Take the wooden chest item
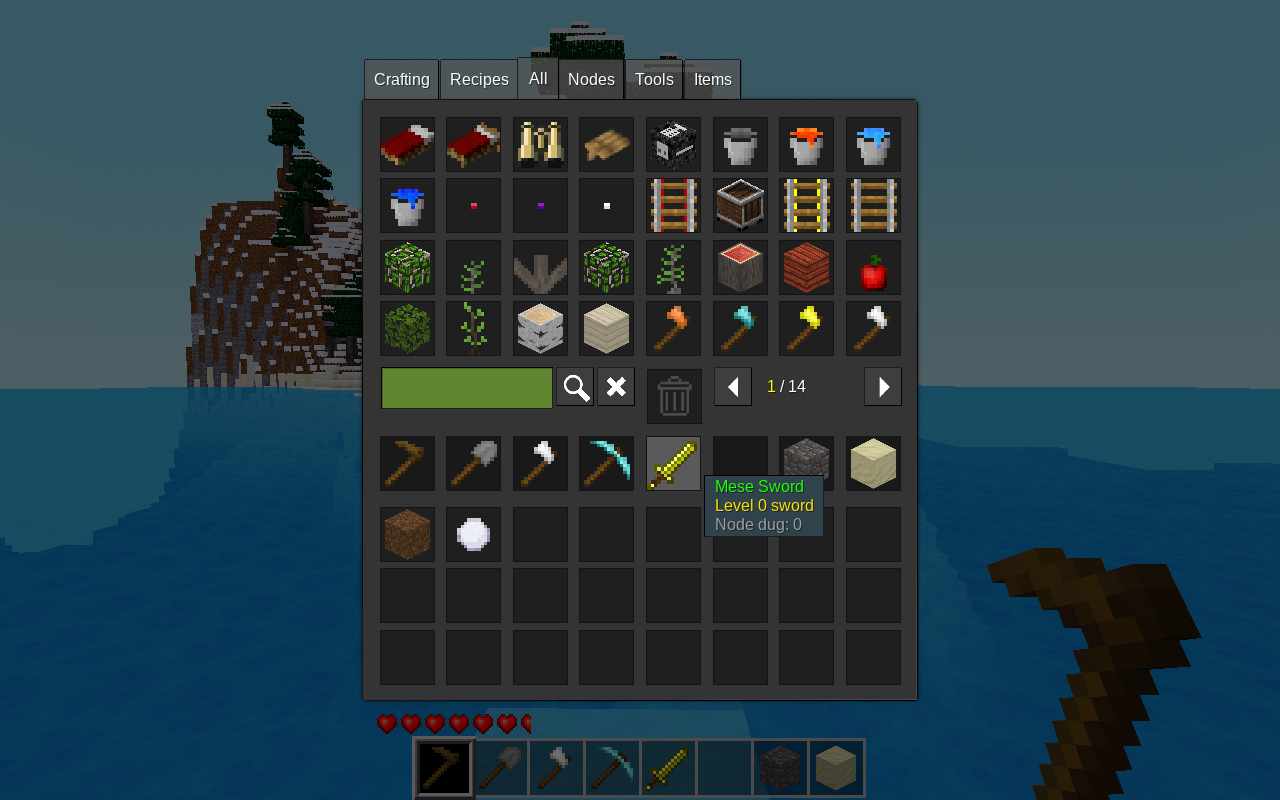The height and width of the screenshot is (800, 1280). pos(740,206)
